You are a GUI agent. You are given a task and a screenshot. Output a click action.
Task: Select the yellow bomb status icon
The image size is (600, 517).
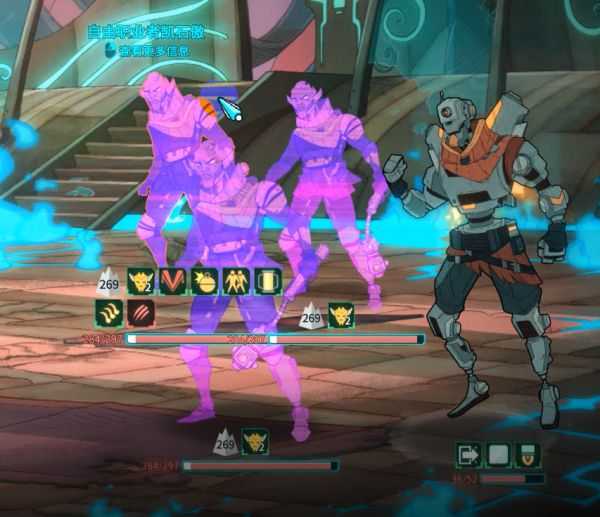point(204,281)
